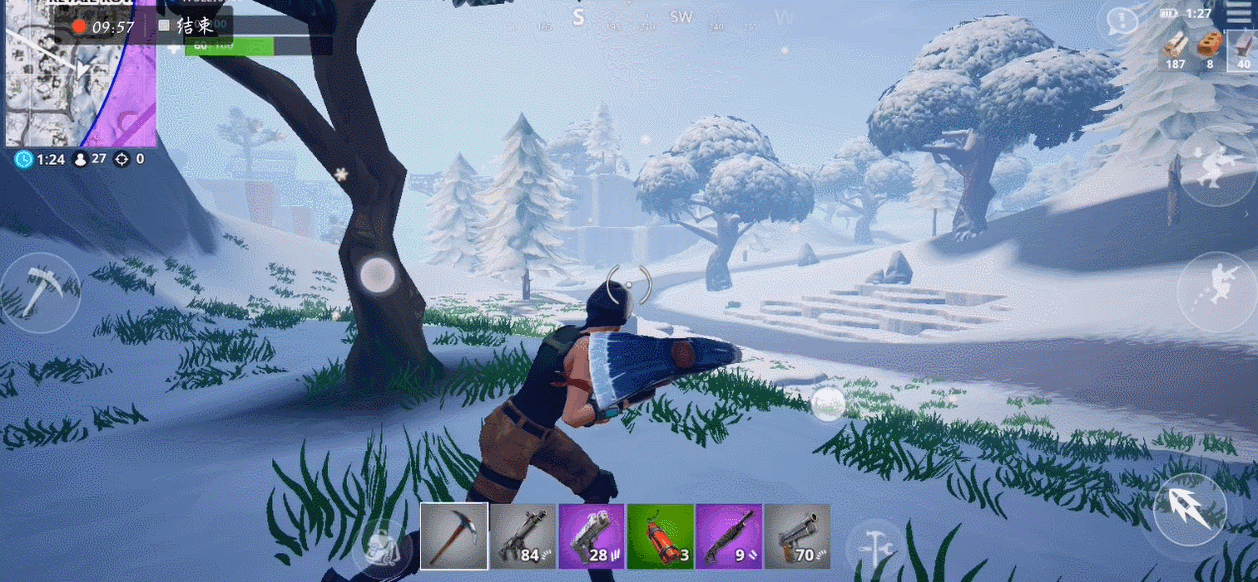Select the purple pistol slot with 28 ammo

[591, 536]
